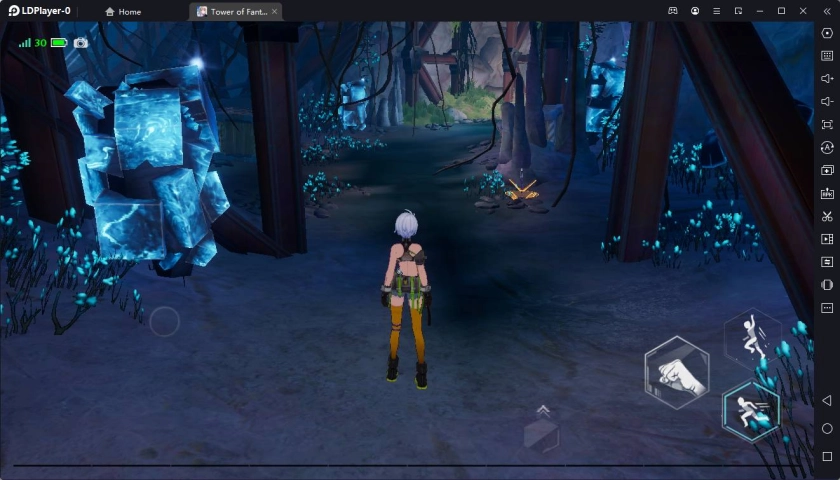840x480 pixels.
Task: Close the Tower of Fantasy emulator tab
Action: 274,12
